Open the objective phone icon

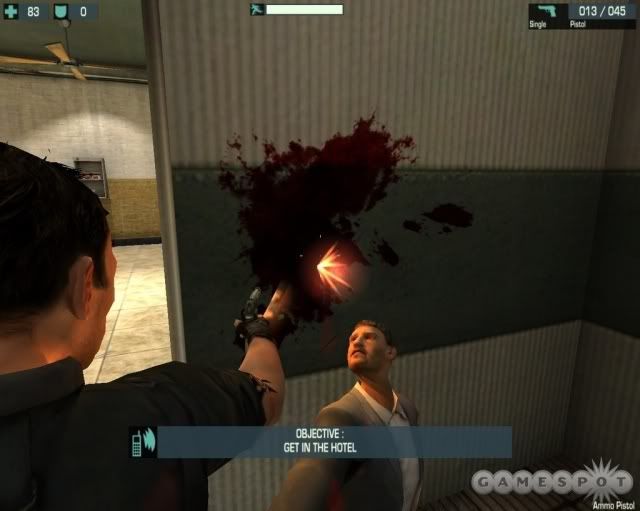point(139,441)
